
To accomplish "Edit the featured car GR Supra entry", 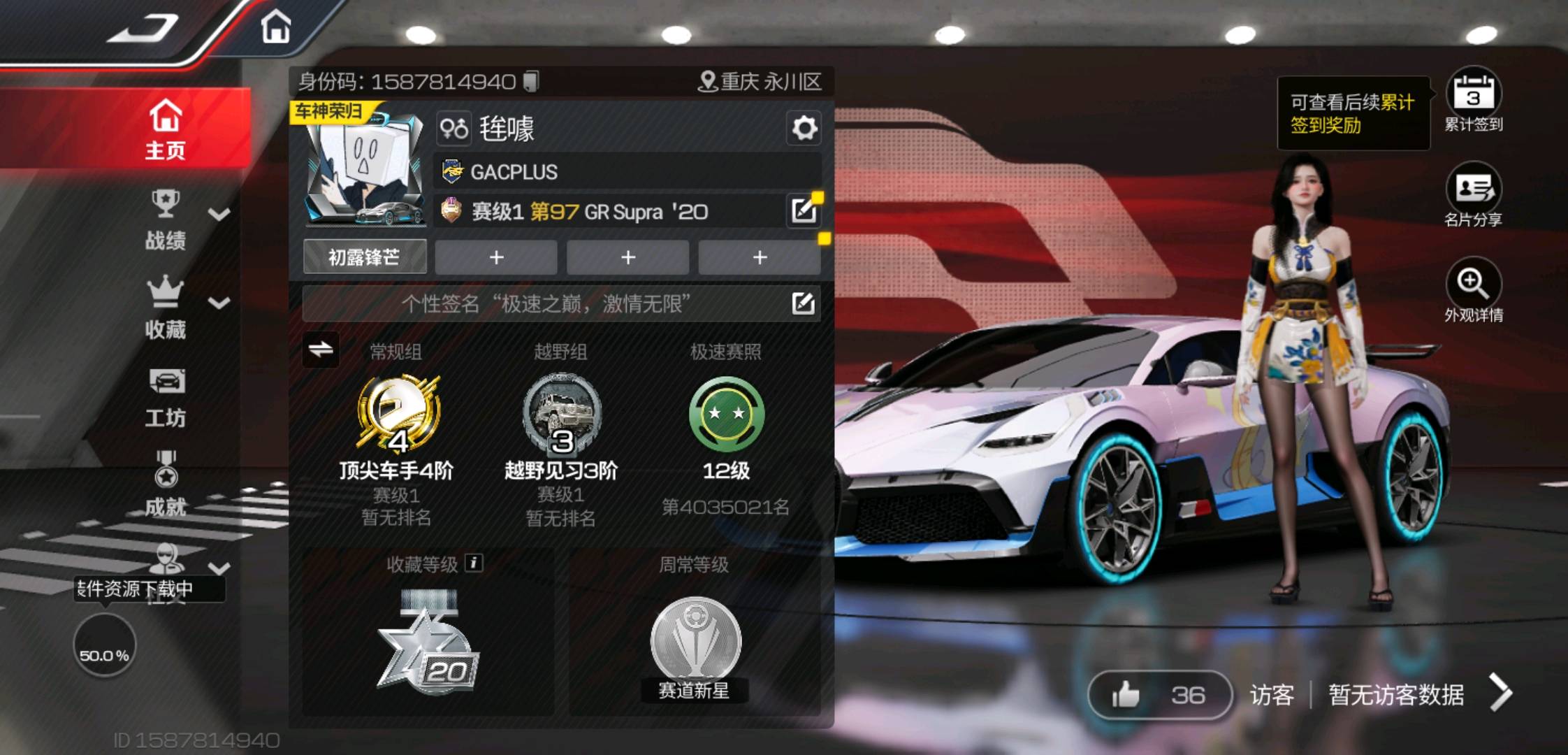I will click(803, 210).
